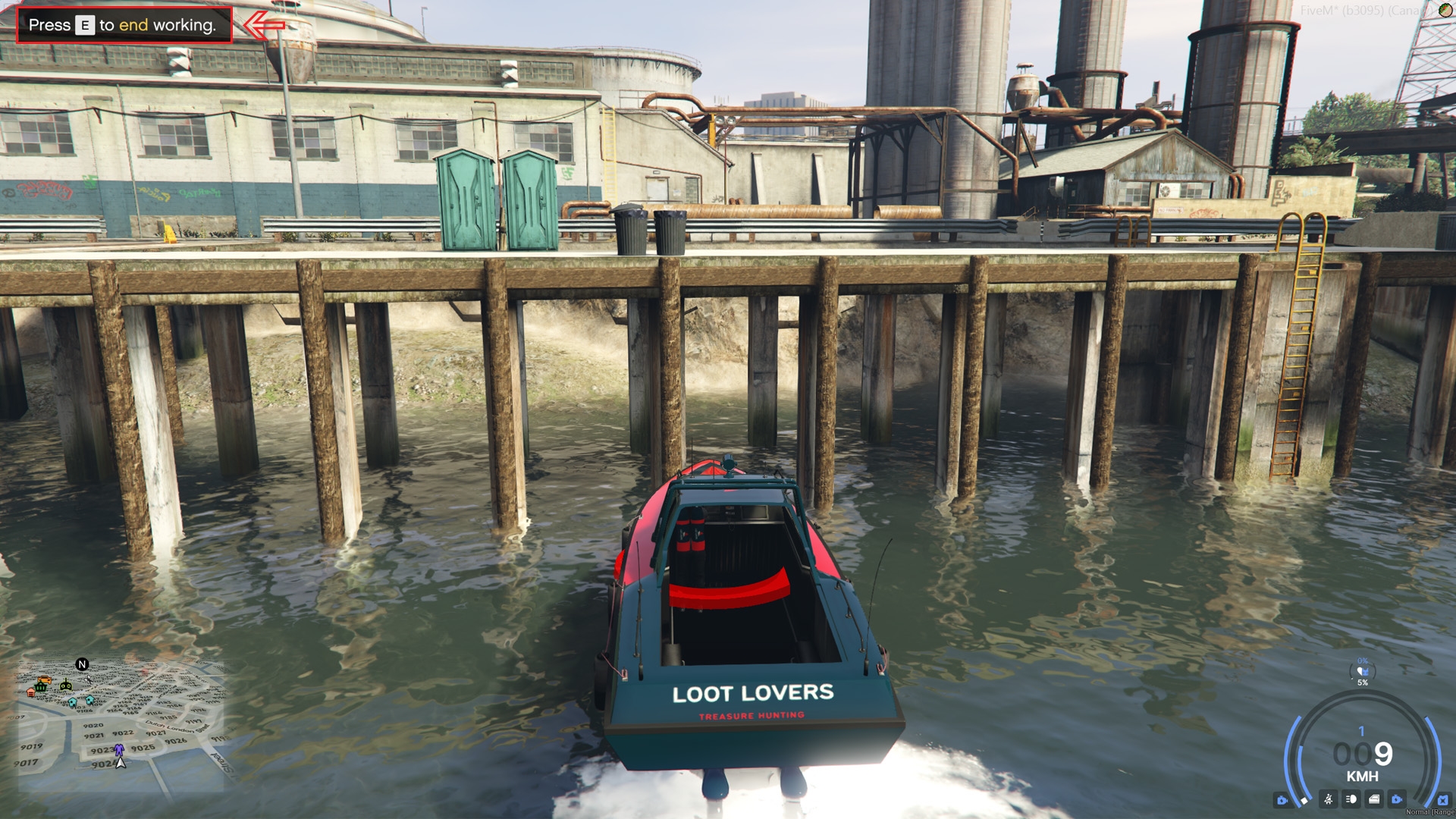Click the engine icon beside the door icon
This screenshot has height=819, width=1456.
coord(1396,799)
